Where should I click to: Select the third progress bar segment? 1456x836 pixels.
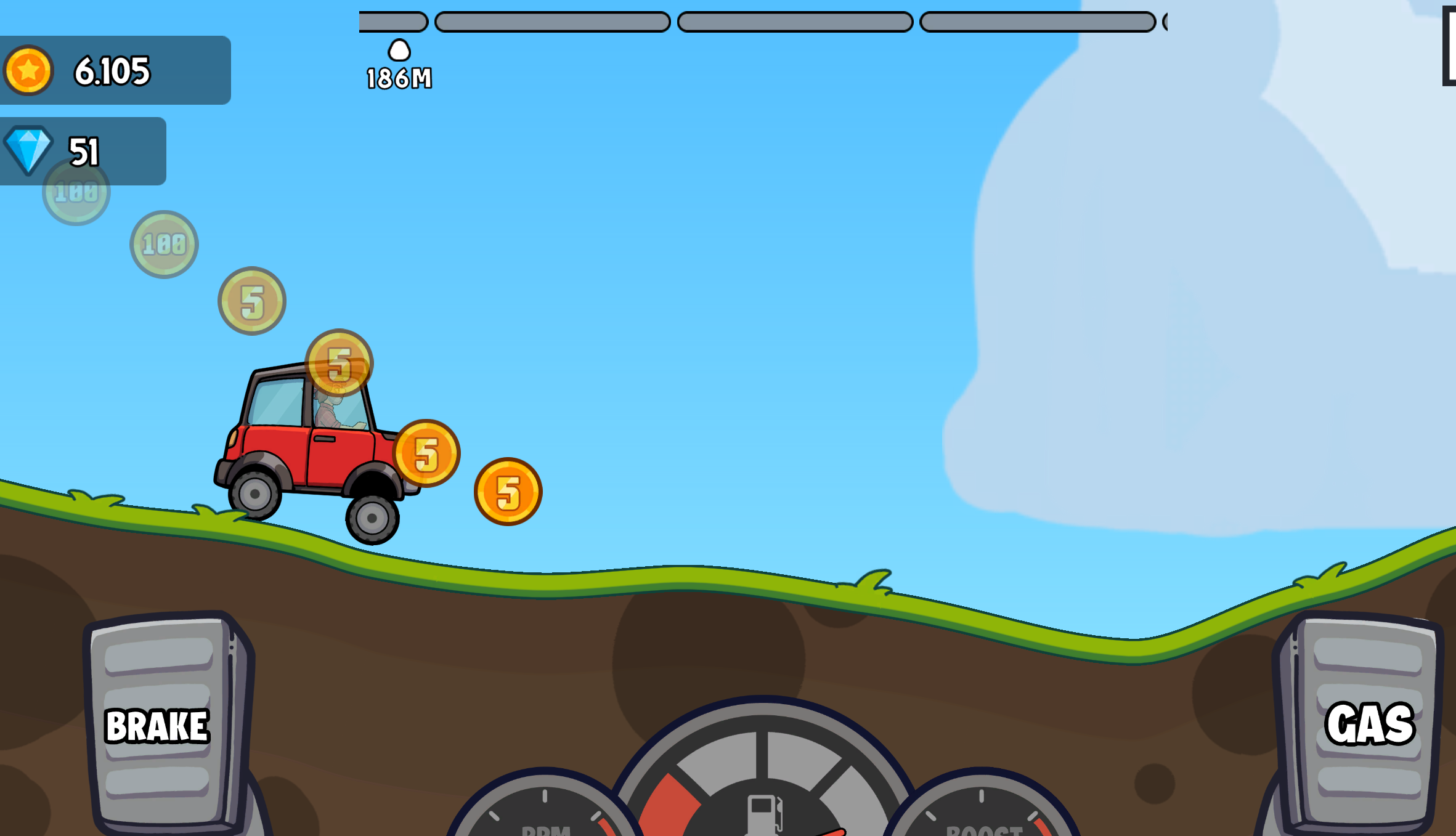[x=795, y=22]
